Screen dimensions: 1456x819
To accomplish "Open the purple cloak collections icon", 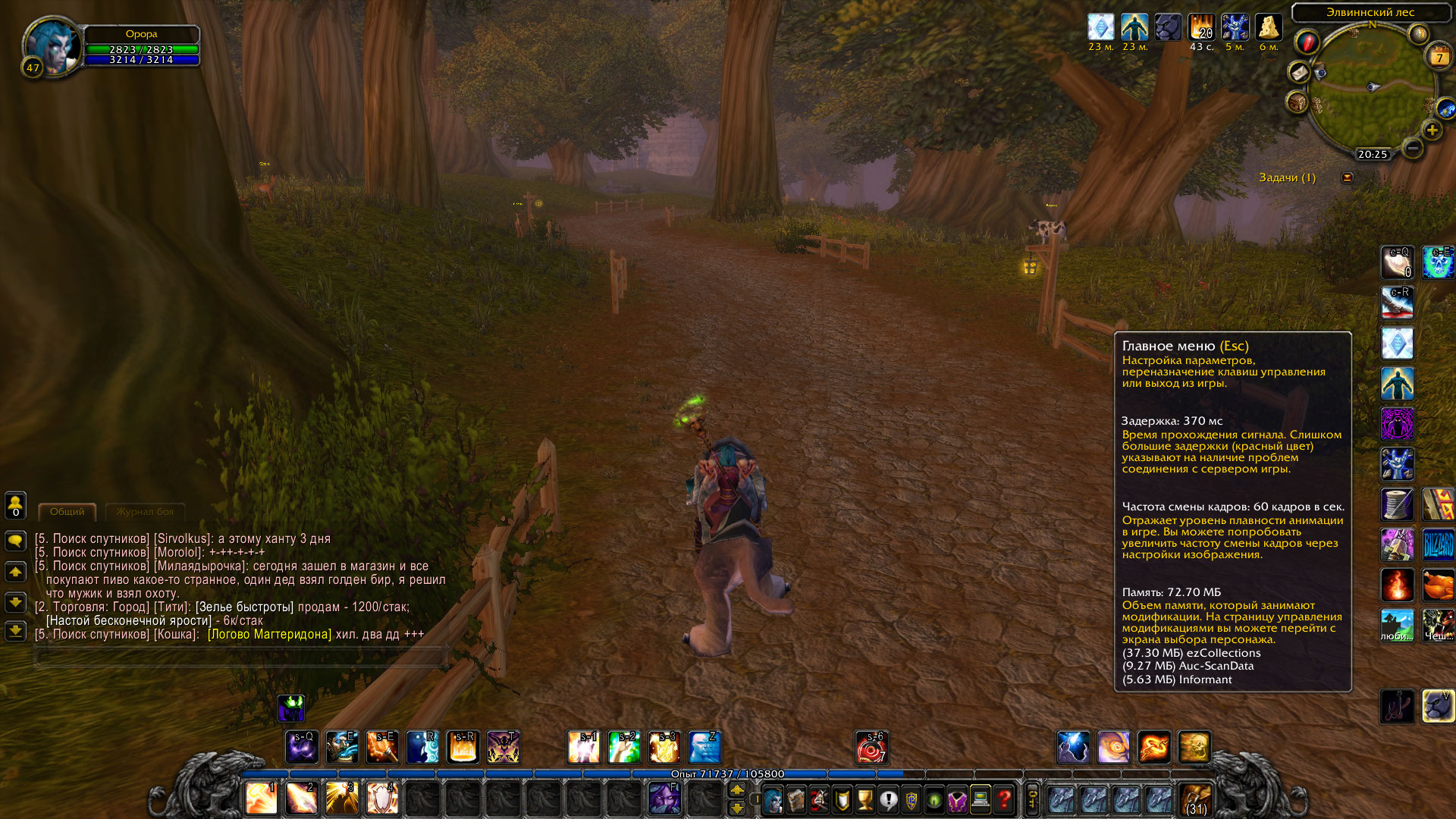I will (x=958, y=800).
